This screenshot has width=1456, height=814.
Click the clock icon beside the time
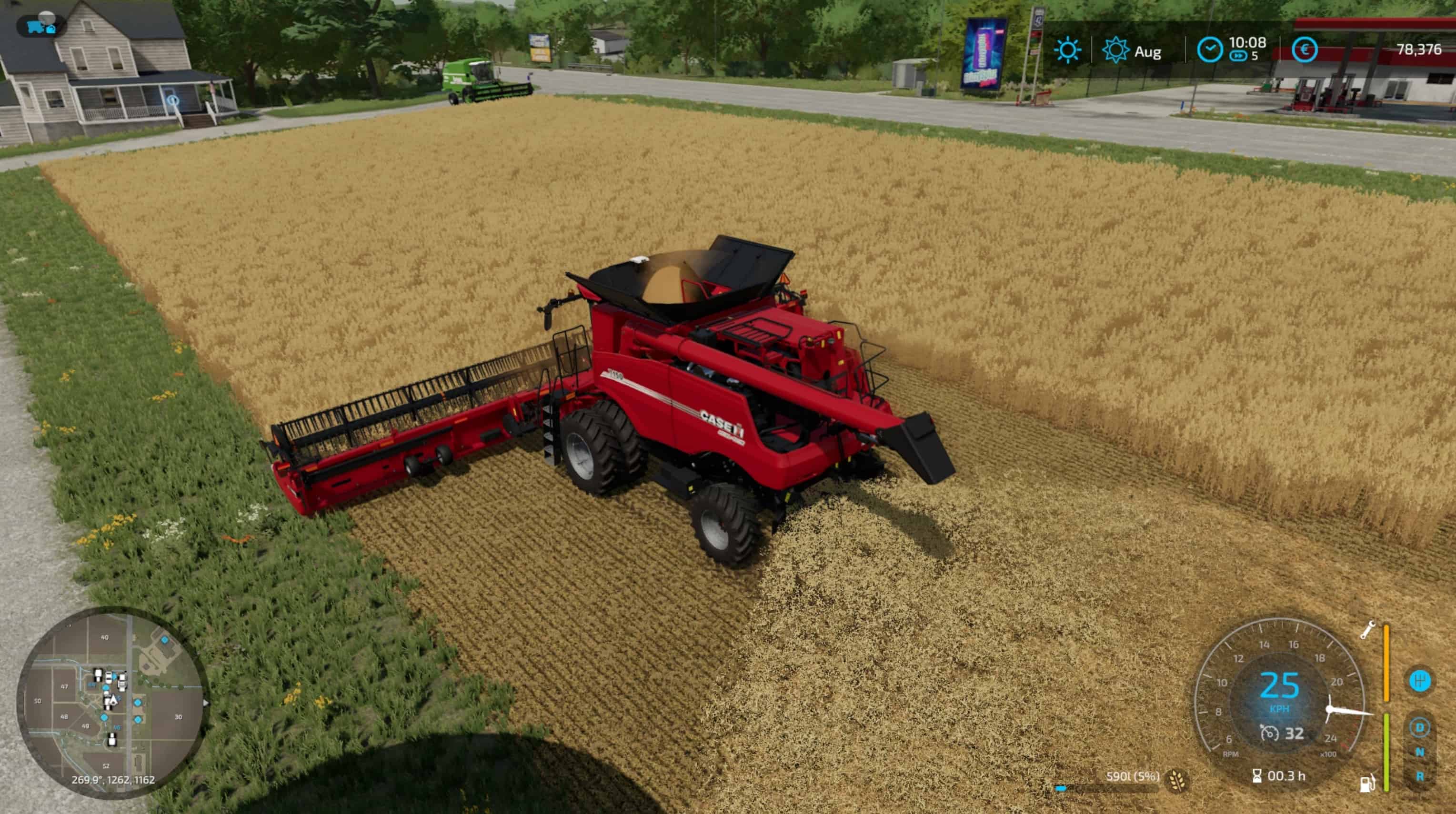1210,50
